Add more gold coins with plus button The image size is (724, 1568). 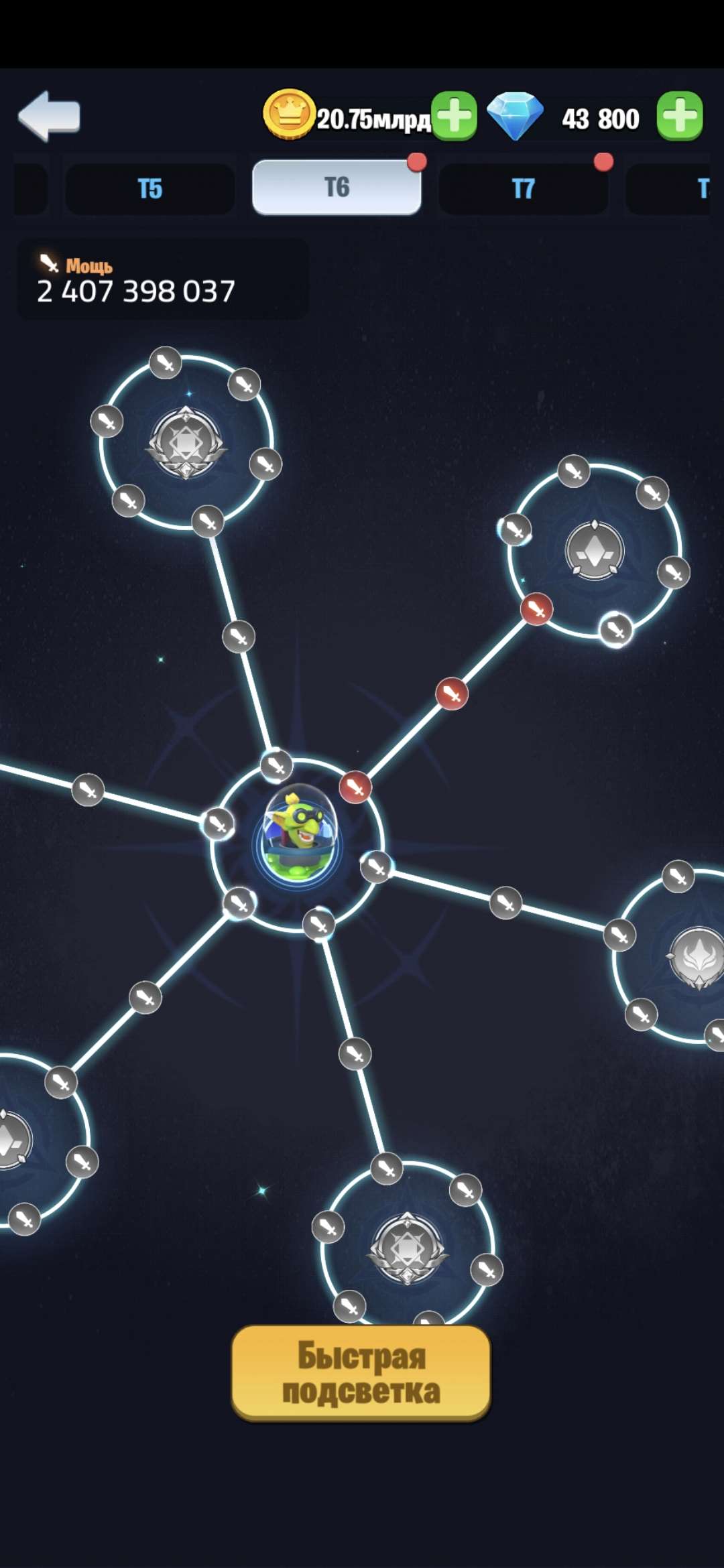[x=454, y=117]
